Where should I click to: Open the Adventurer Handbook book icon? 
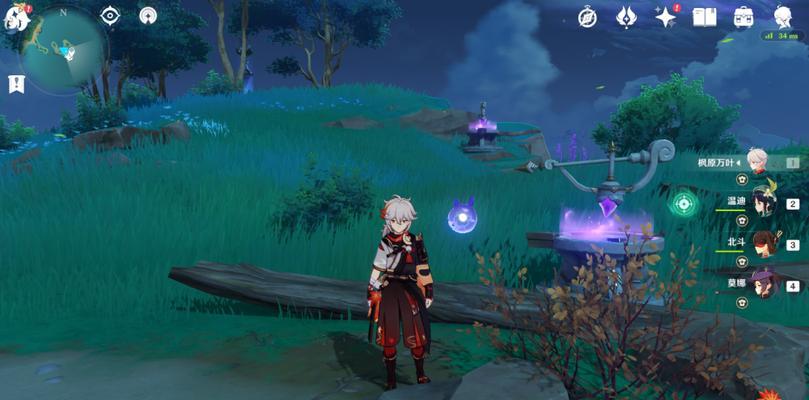pyautogui.click(x=704, y=16)
